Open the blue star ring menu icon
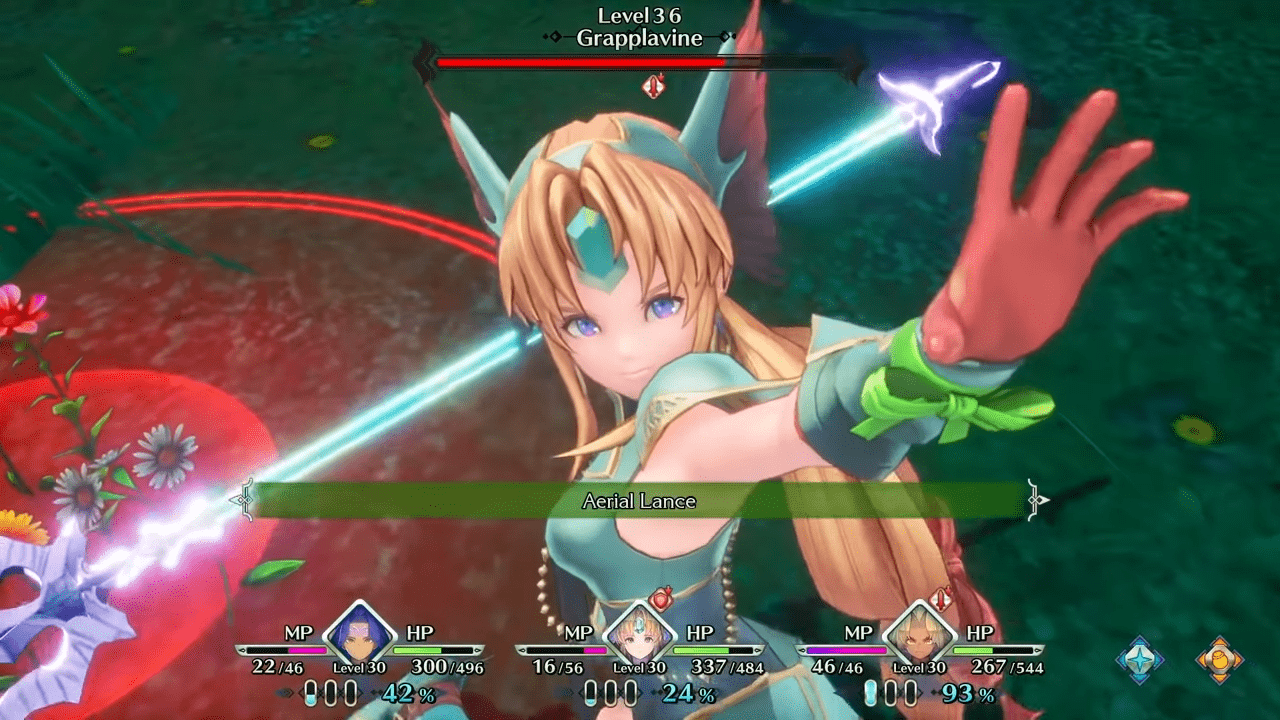Image resolution: width=1280 pixels, height=720 pixels. pos(1140,660)
